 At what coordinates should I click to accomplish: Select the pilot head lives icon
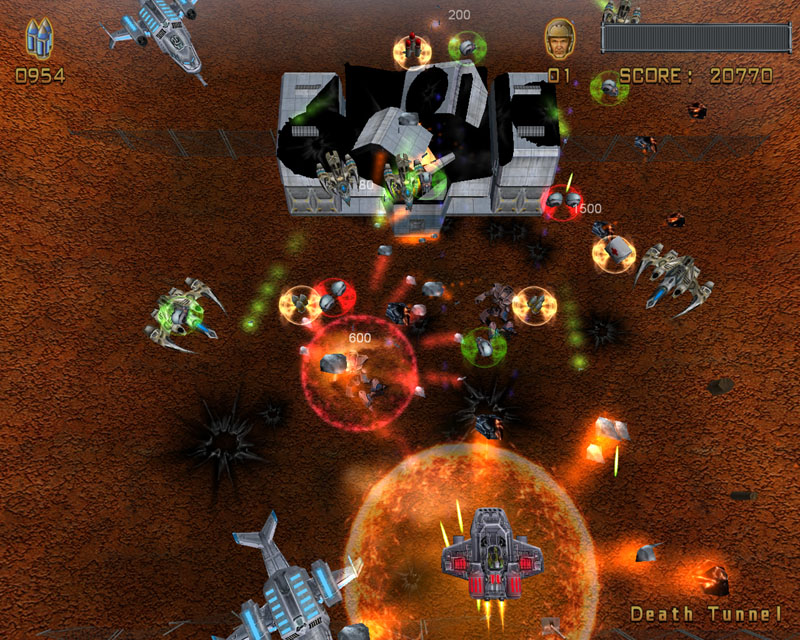click(x=559, y=40)
